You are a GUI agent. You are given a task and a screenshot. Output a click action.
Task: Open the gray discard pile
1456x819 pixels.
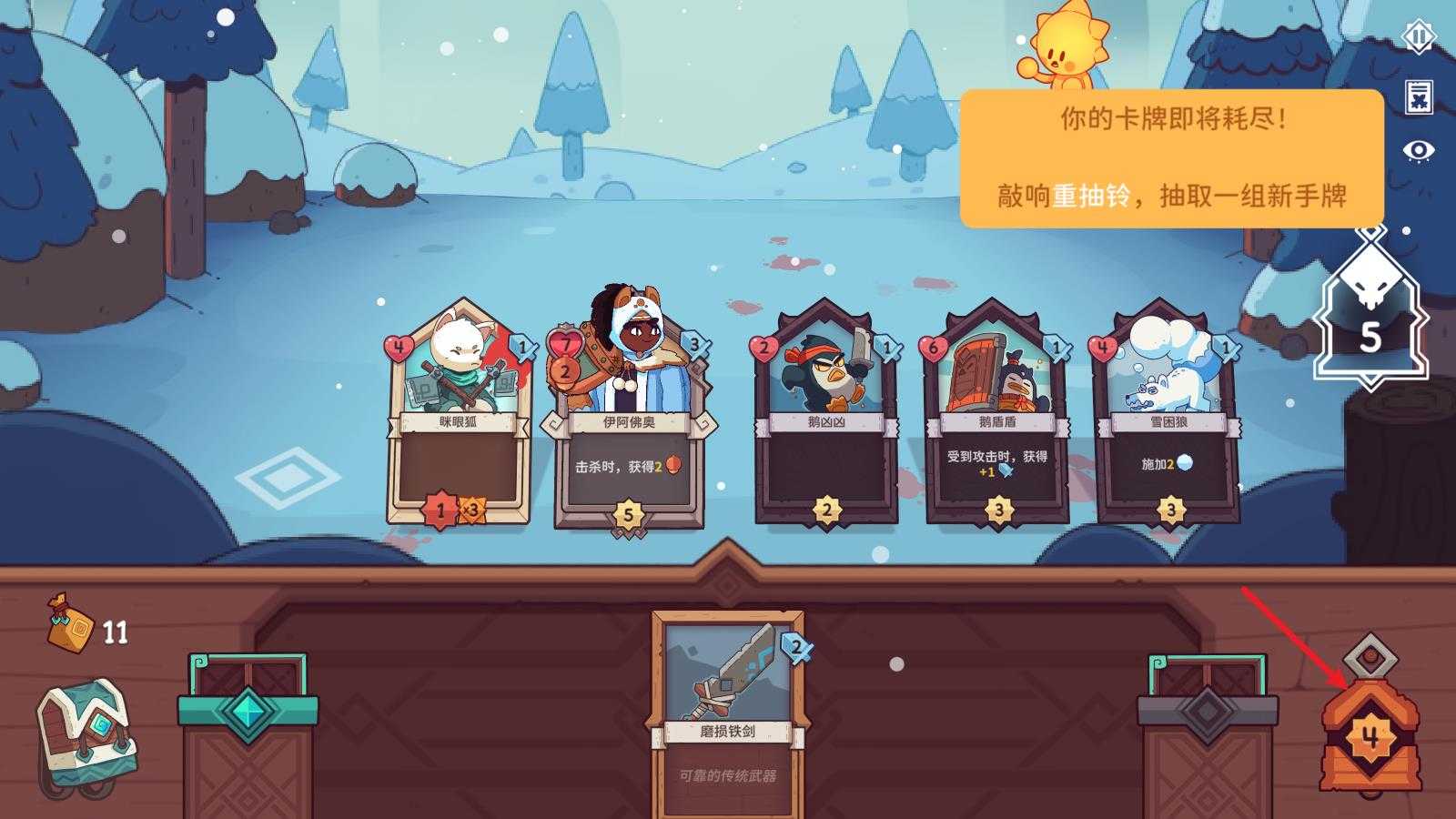pos(1208,719)
